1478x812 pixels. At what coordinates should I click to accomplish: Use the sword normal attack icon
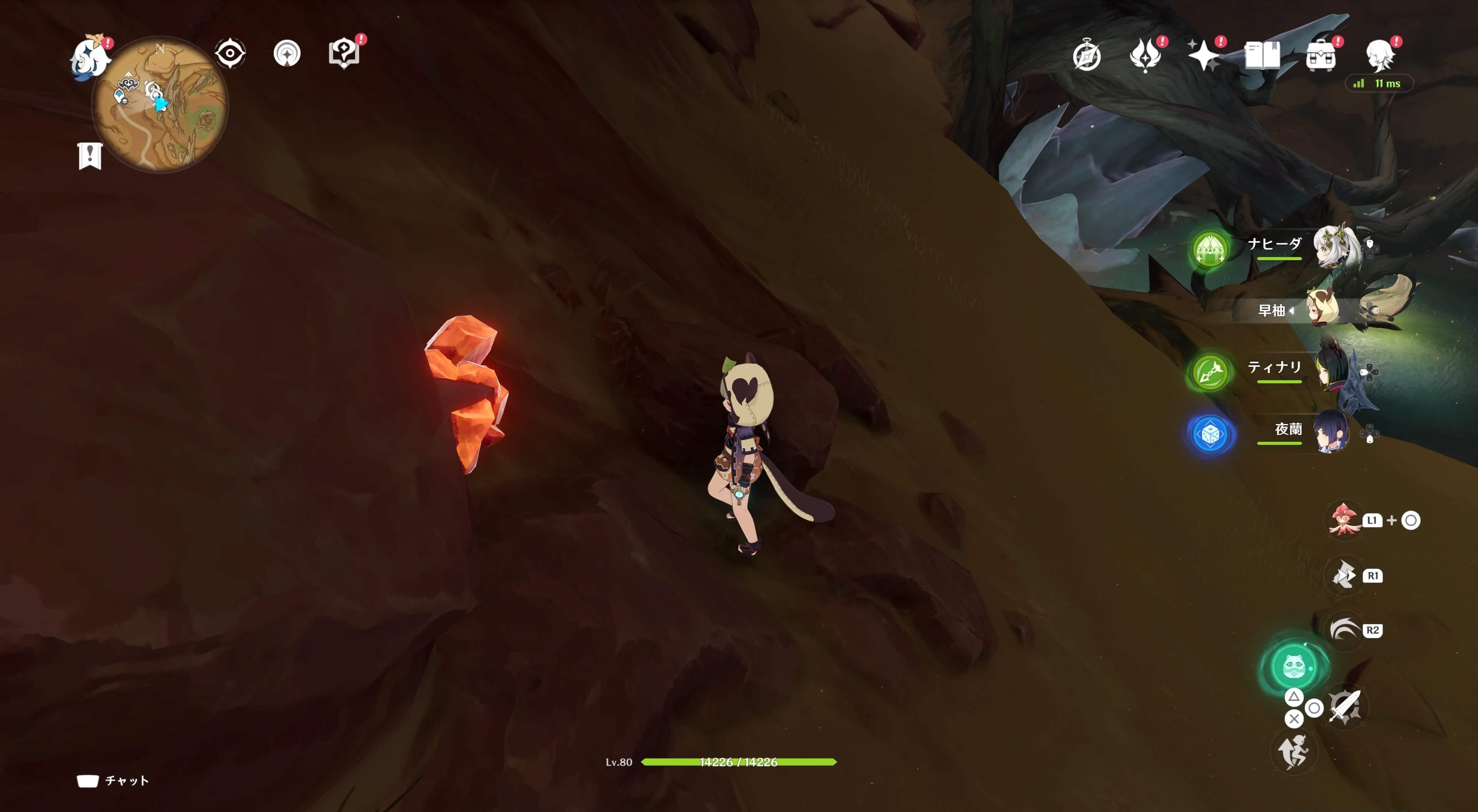tap(1344, 707)
